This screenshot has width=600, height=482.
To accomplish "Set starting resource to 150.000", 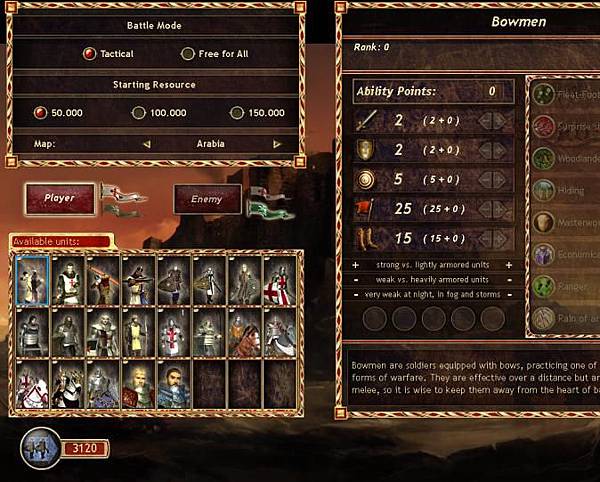I will [x=236, y=113].
